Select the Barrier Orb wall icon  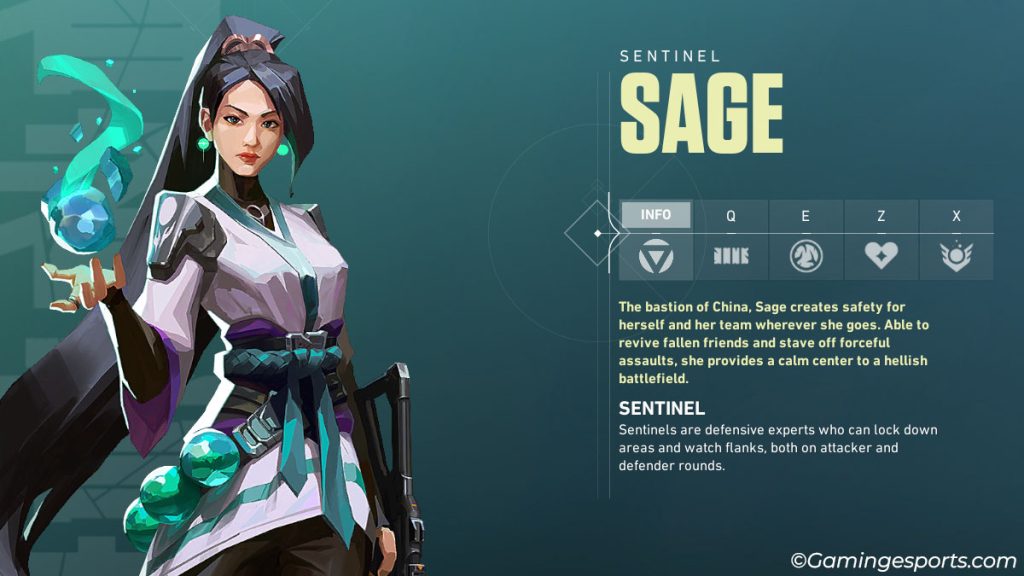tap(731, 257)
